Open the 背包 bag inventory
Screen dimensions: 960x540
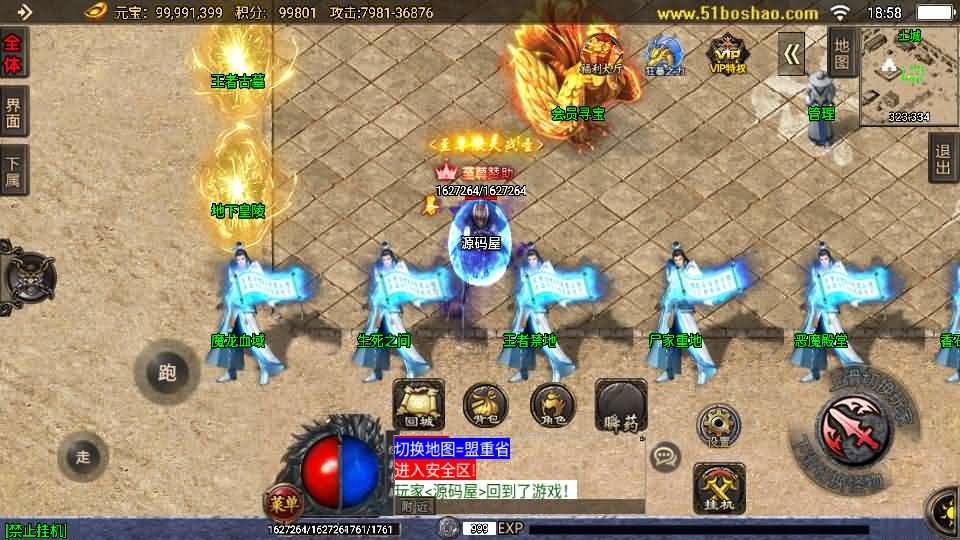pos(483,405)
